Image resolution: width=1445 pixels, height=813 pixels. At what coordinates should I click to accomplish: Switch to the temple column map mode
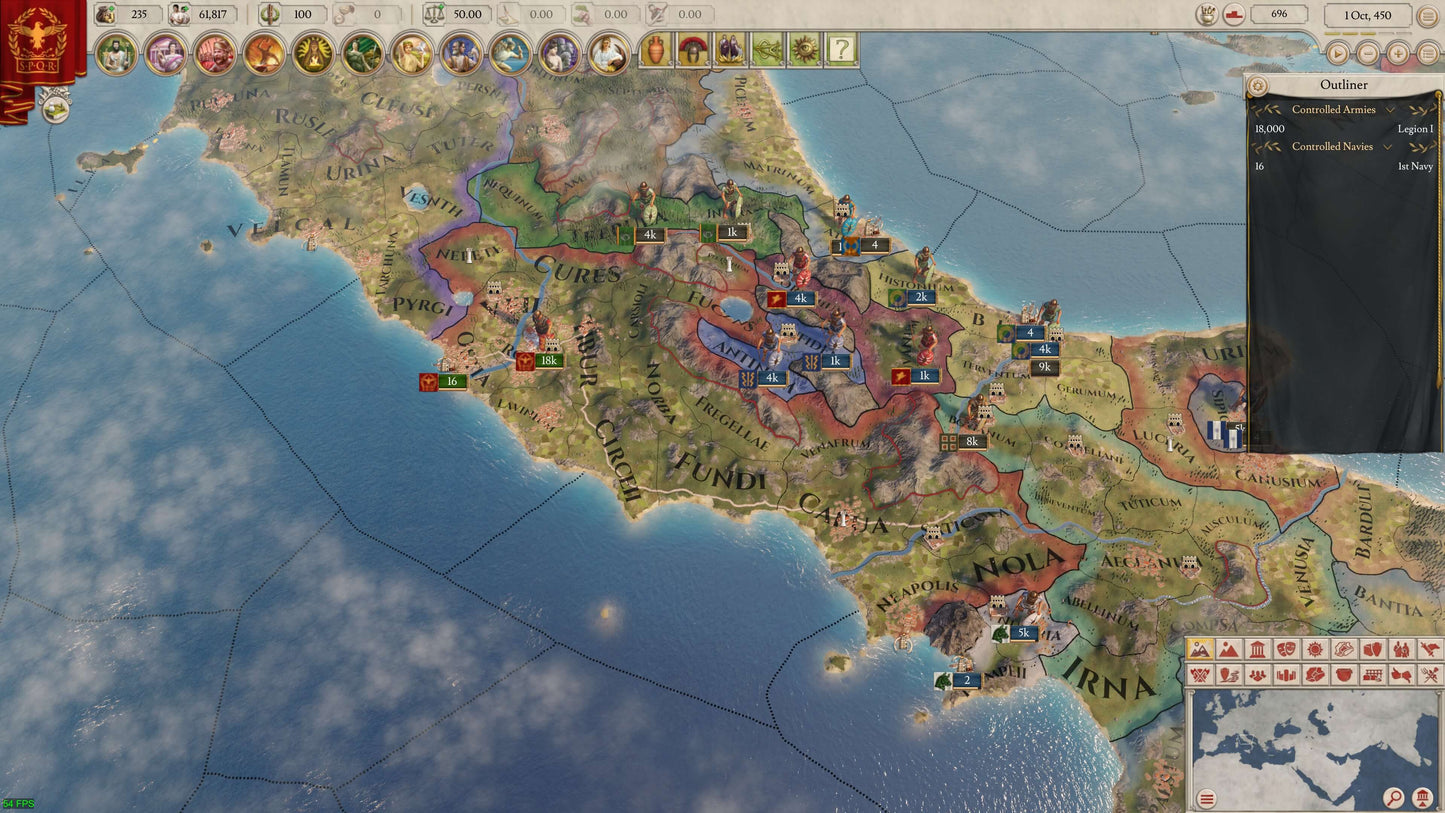coord(1257,650)
